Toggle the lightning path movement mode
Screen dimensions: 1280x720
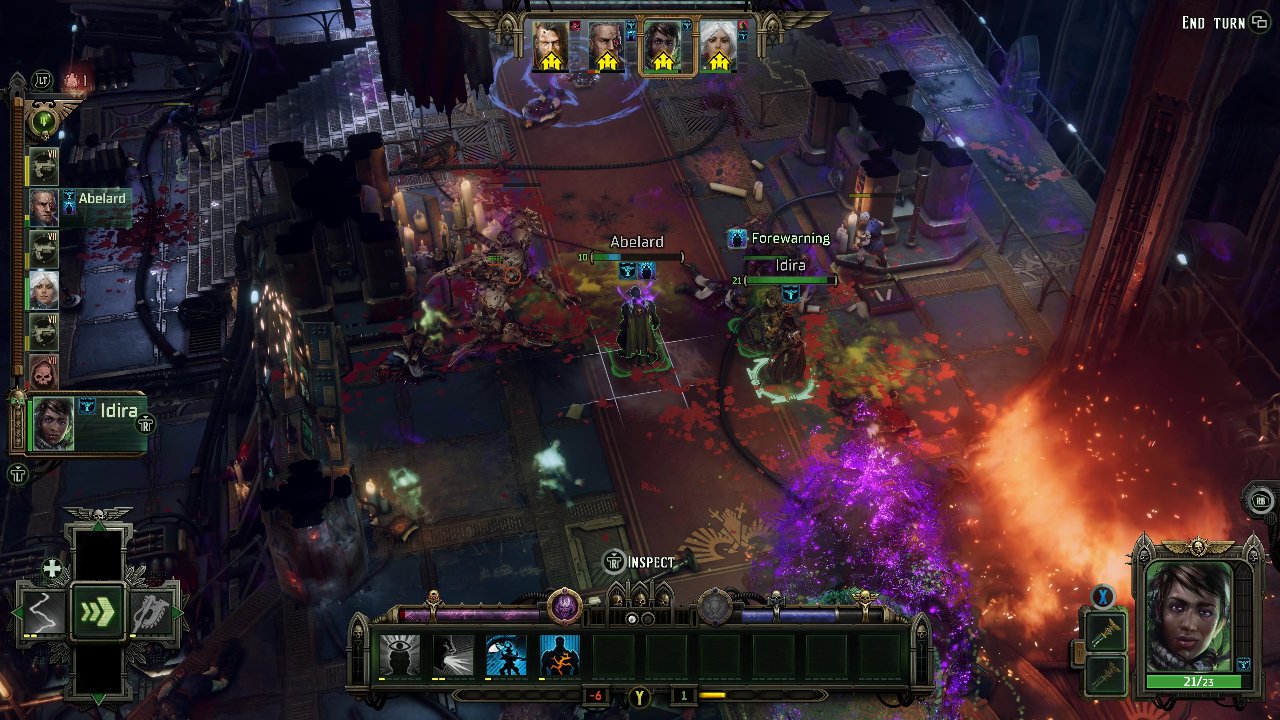coord(43,611)
